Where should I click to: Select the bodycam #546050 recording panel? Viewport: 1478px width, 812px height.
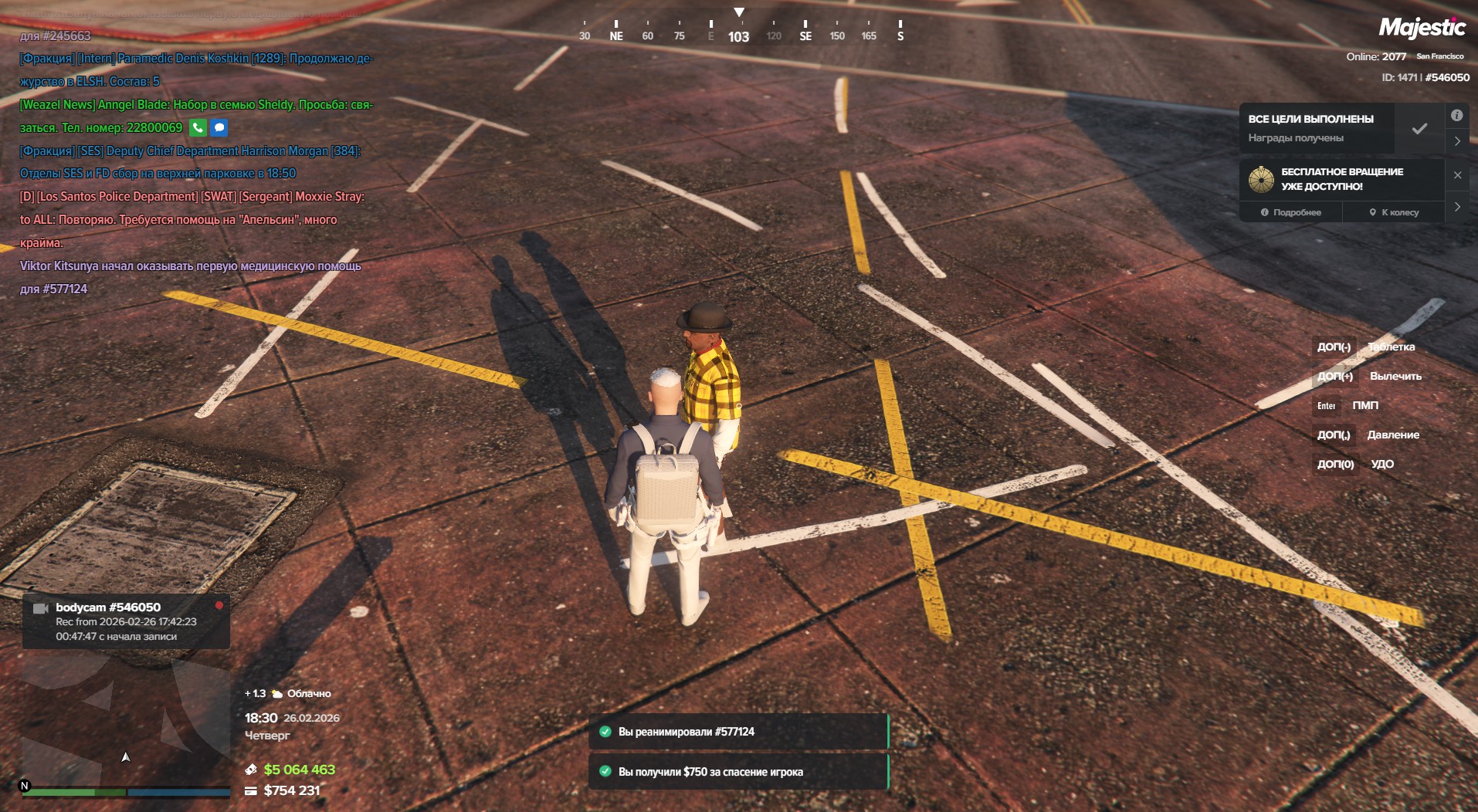click(x=126, y=621)
